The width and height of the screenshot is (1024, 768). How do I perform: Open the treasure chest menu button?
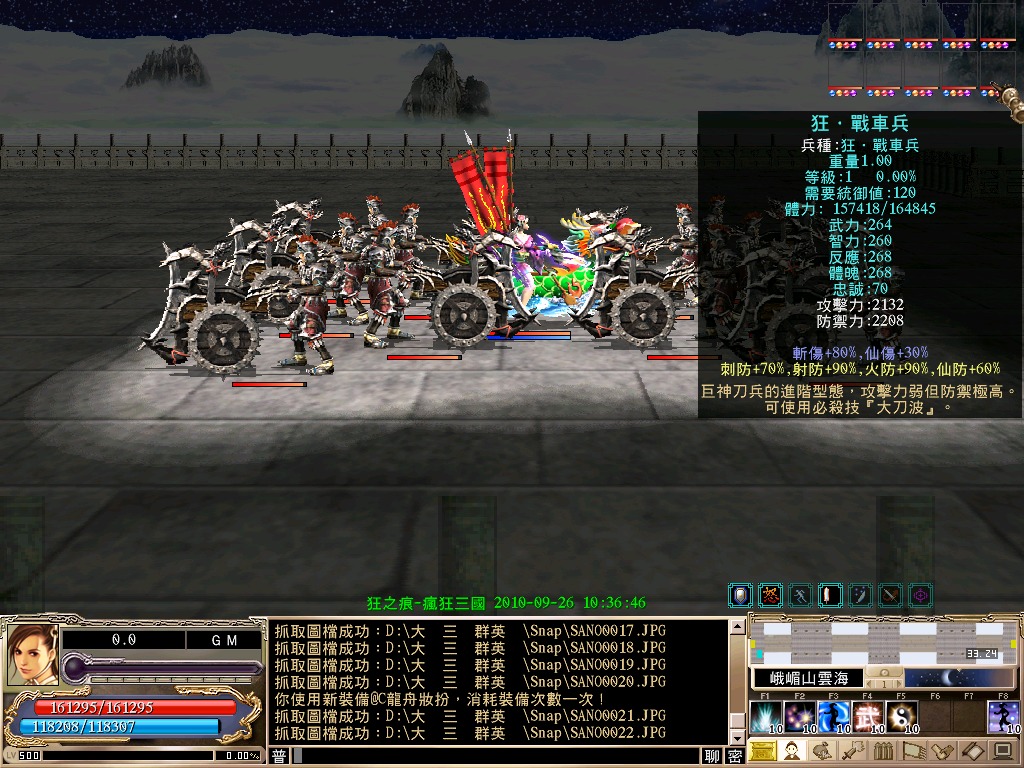(x=763, y=751)
